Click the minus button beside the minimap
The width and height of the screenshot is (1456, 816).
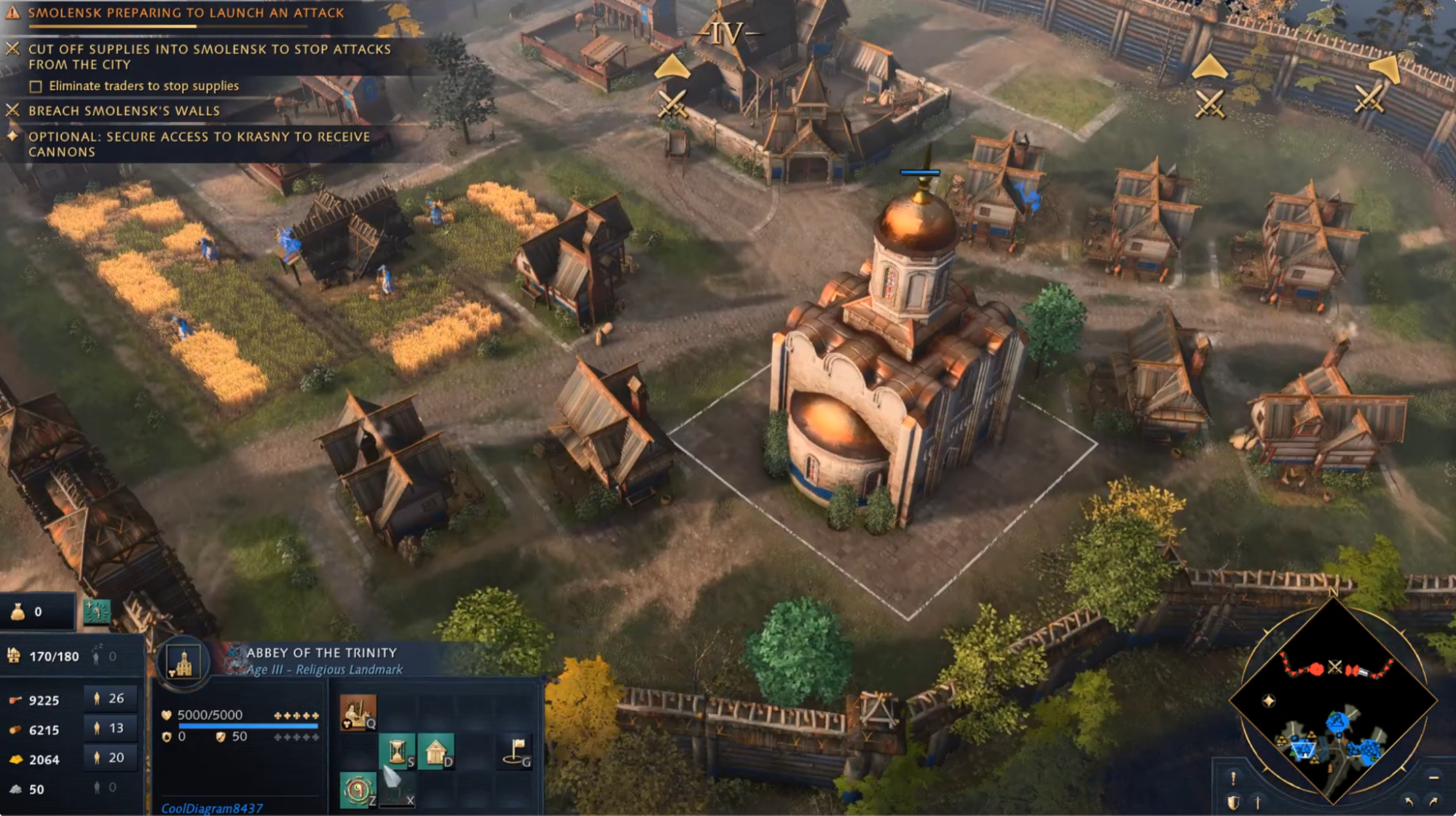pos(1433,777)
